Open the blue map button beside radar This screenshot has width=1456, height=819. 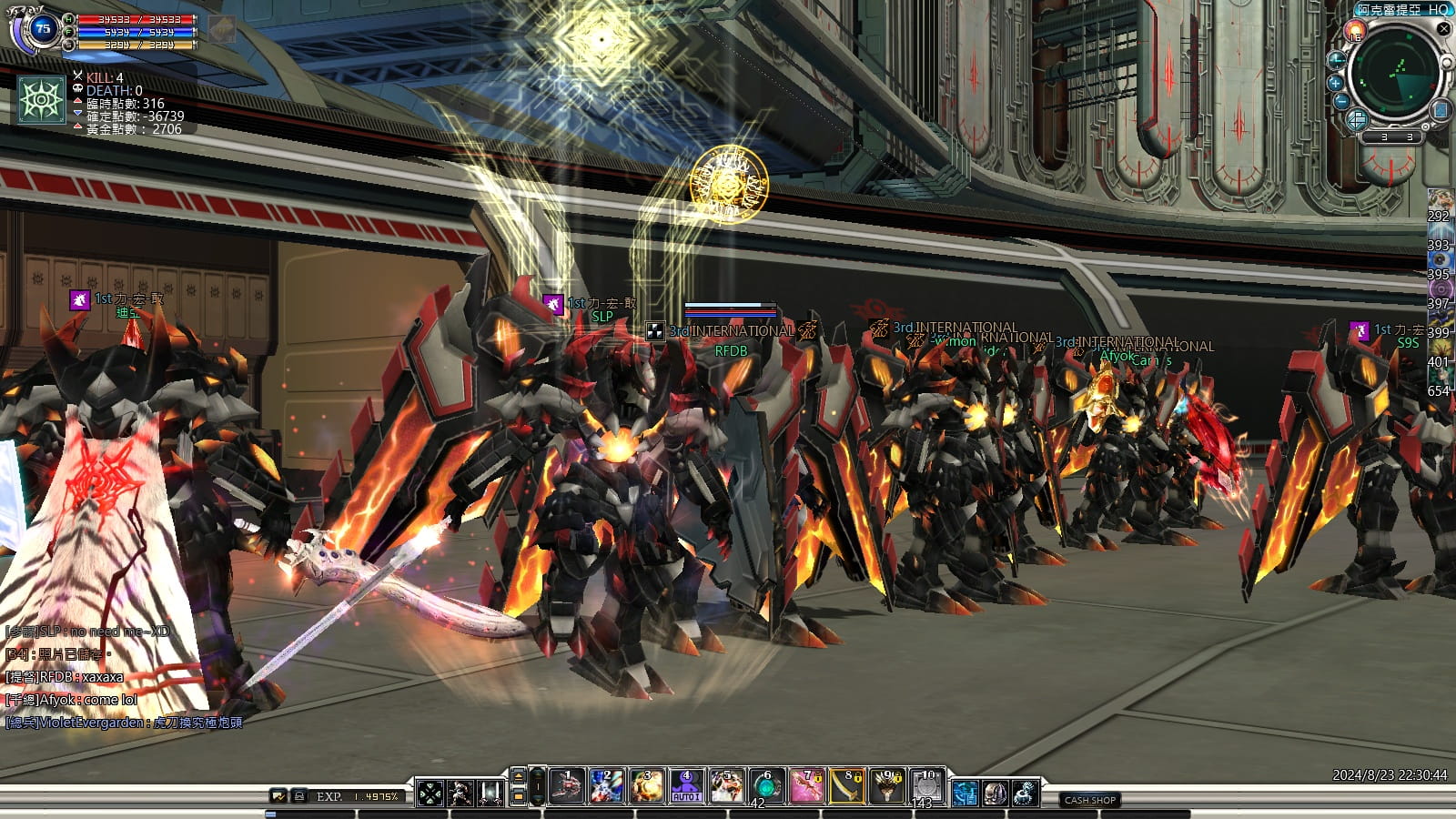1441,110
